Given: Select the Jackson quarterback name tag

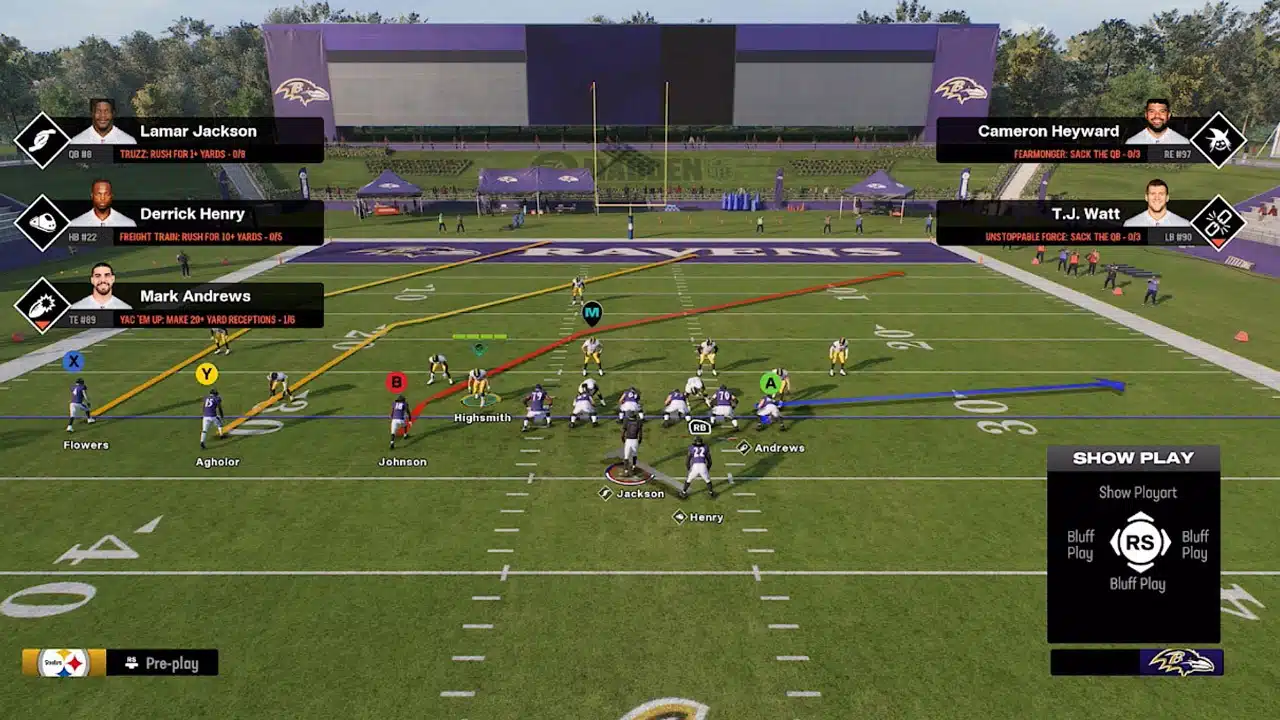Looking at the screenshot, I should [639, 493].
